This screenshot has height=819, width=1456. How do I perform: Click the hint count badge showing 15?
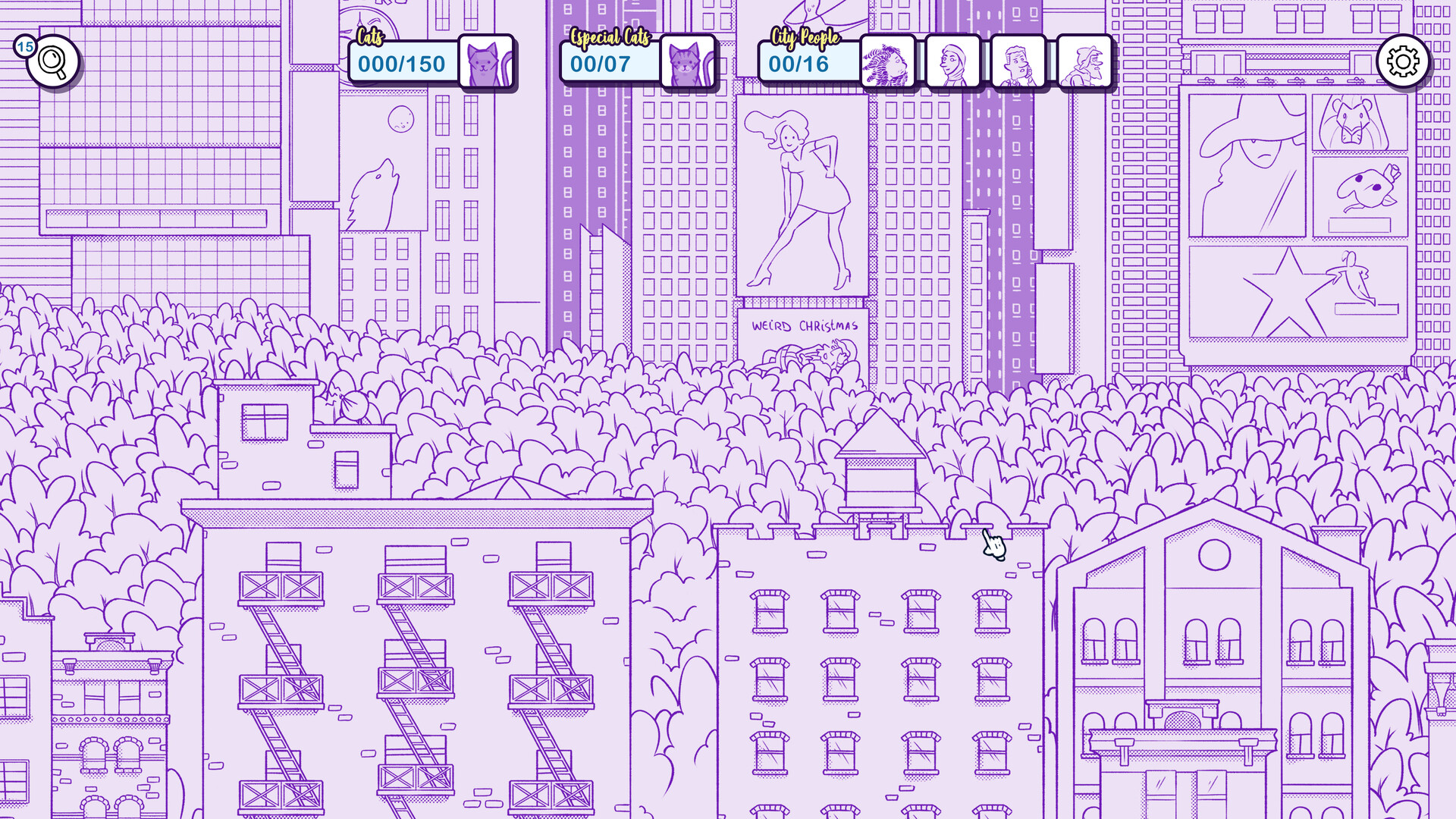tap(24, 45)
